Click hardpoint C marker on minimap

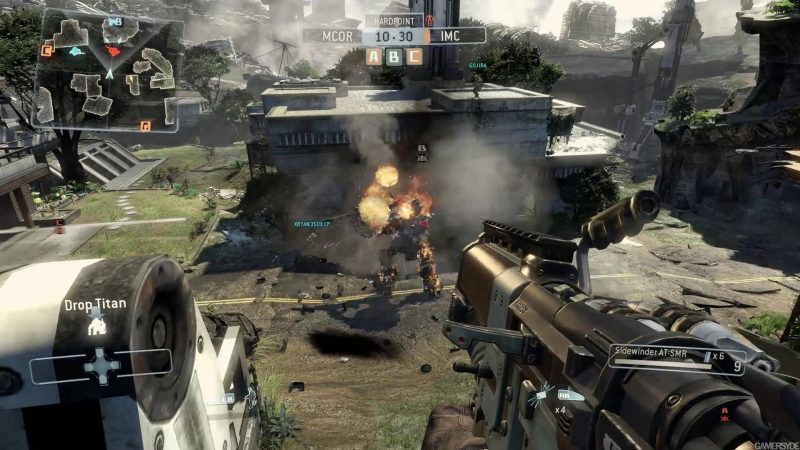pos(46,50)
